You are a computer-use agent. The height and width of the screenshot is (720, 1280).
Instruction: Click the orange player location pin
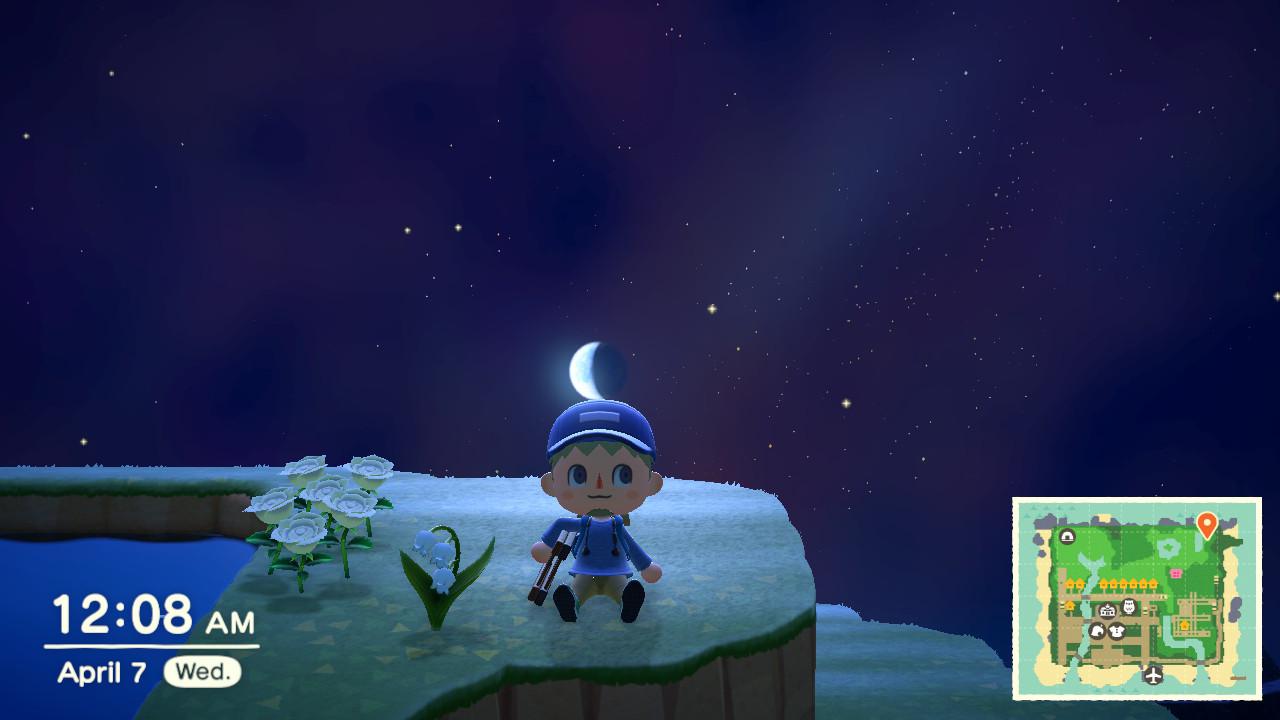coord(1207,522)
